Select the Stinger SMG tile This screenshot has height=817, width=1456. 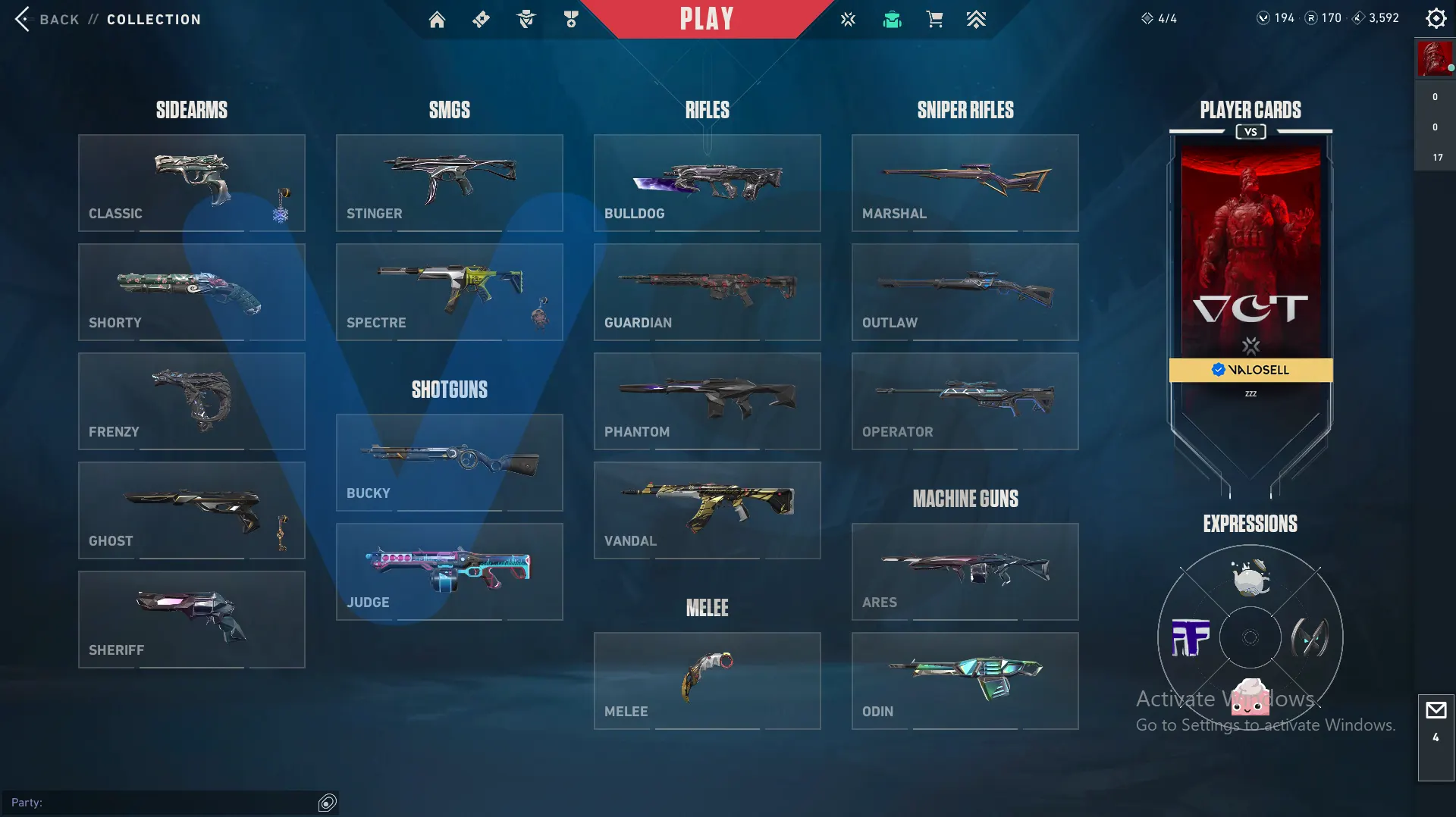449,183
